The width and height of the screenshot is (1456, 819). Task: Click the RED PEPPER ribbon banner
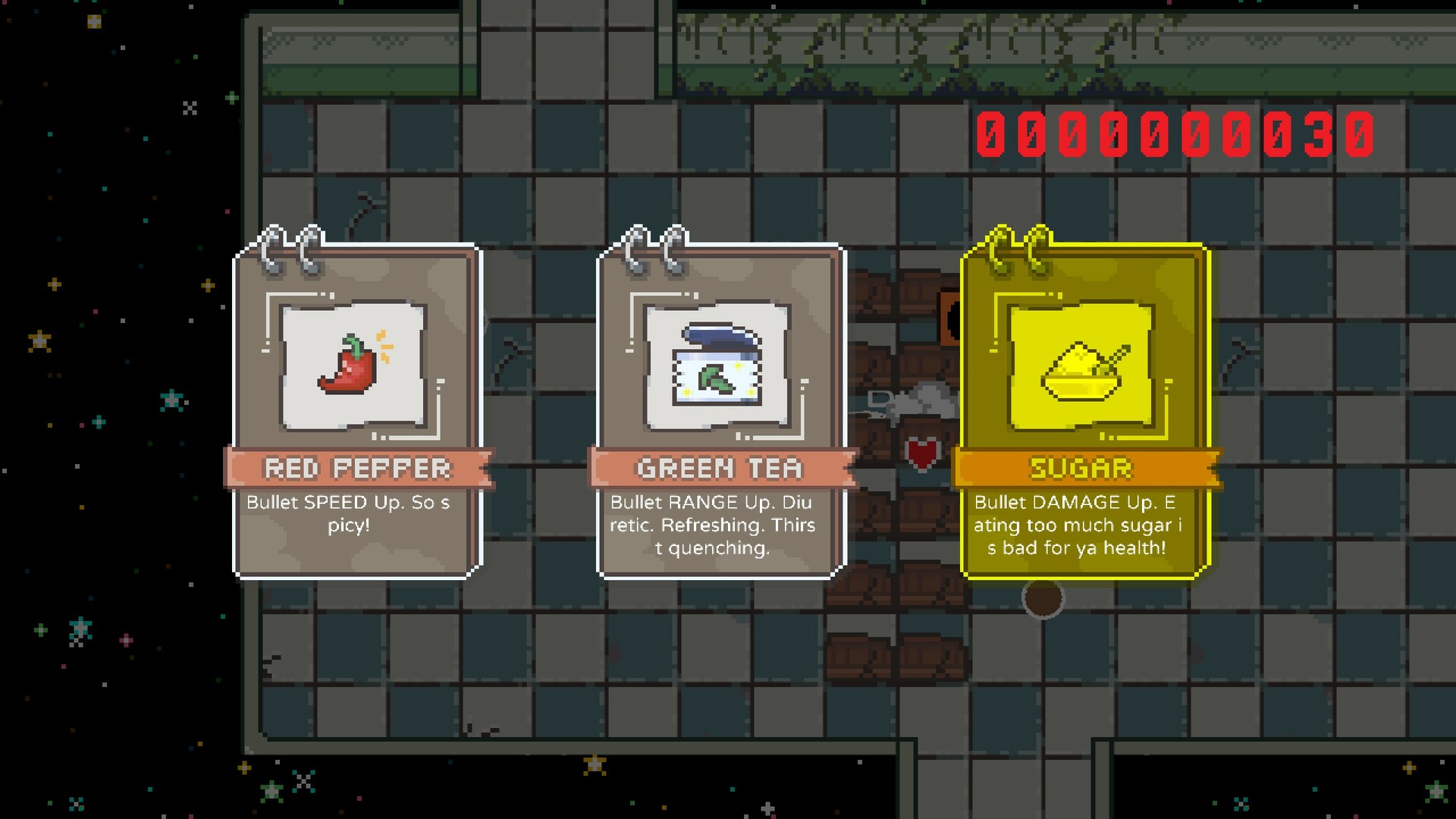[x=356, y=468]
